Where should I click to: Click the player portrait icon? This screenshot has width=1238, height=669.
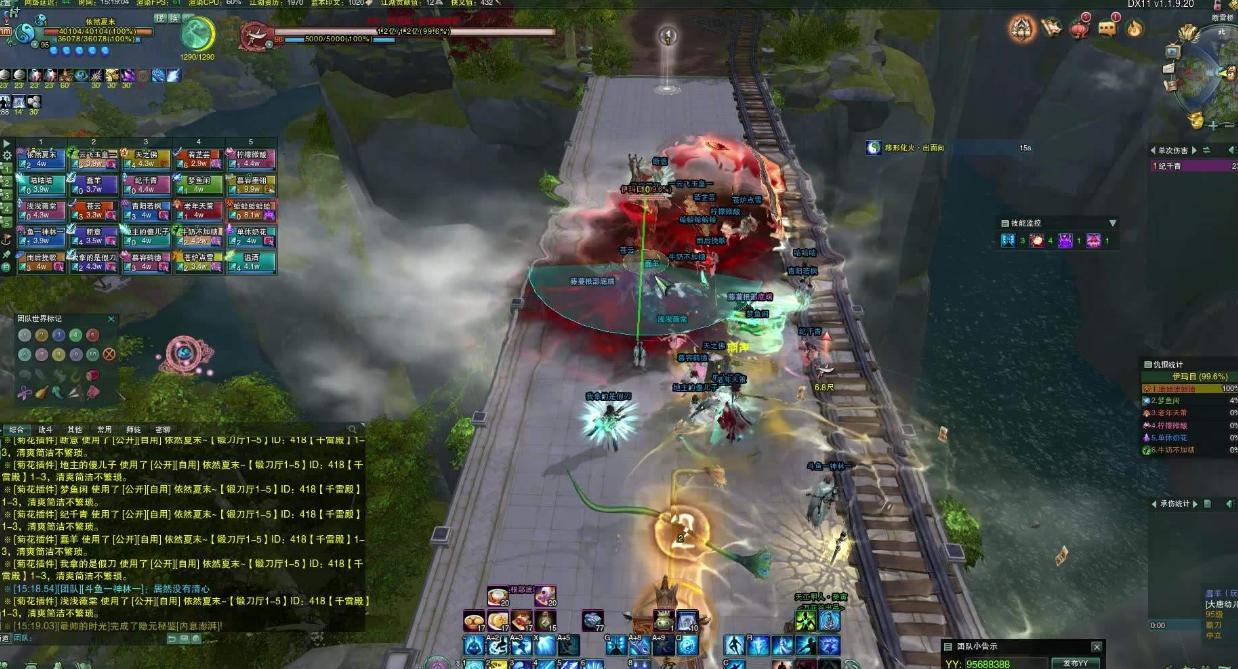pyautogui.click(x=22, y=34)
